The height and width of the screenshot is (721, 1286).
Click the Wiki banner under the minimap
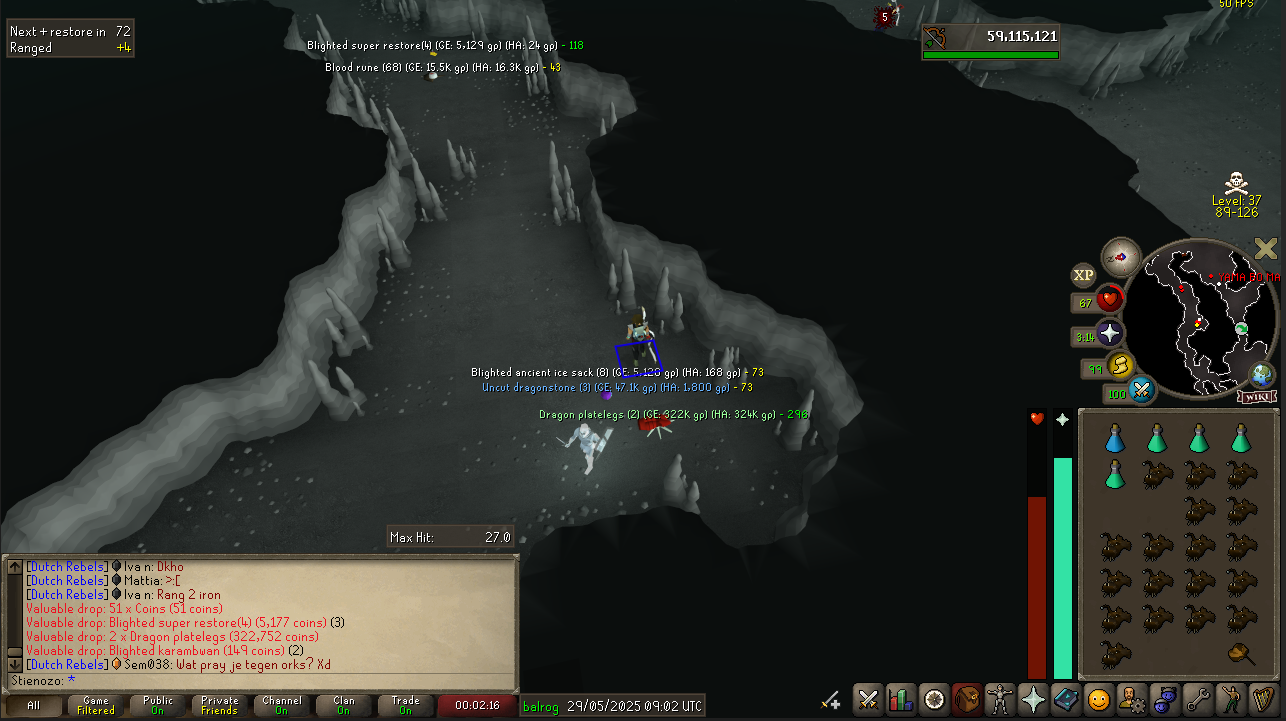pyautogui.click(x=1257, y=397)
